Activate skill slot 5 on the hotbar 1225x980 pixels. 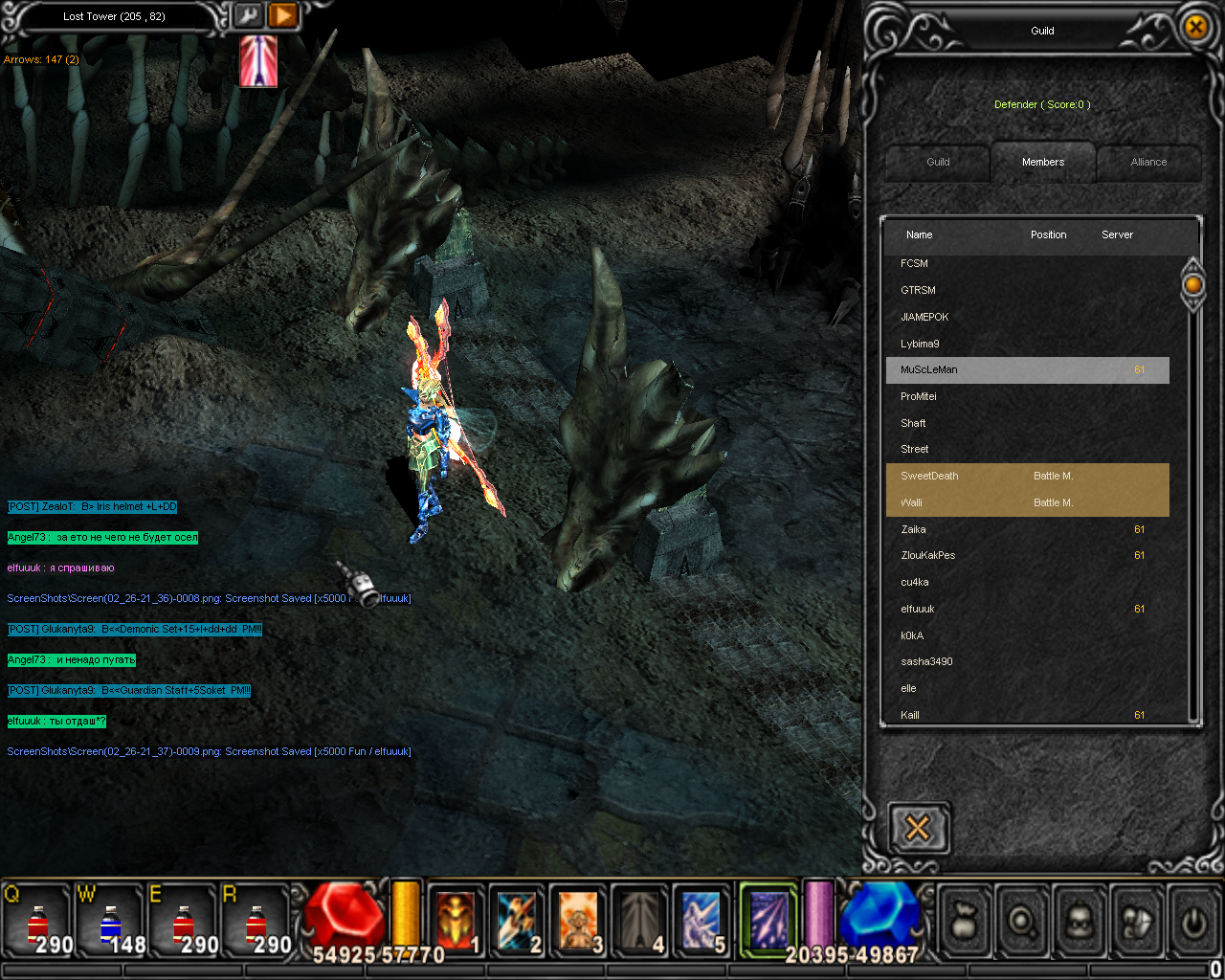click(x=701, y=921)
